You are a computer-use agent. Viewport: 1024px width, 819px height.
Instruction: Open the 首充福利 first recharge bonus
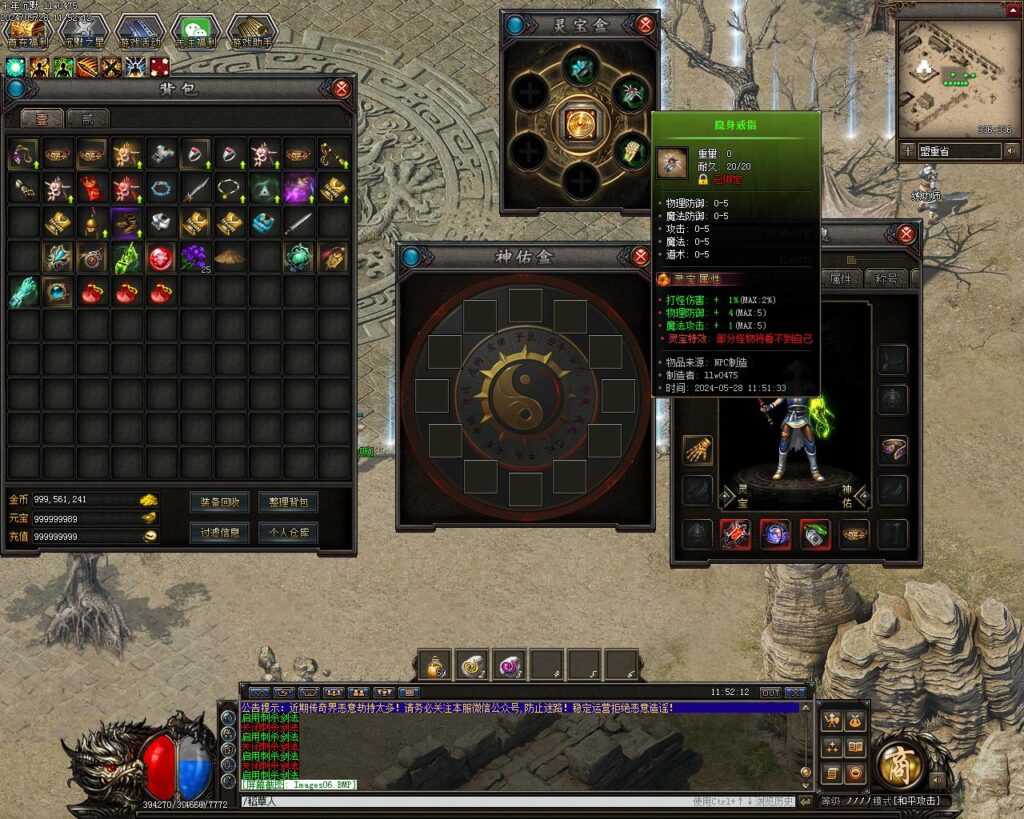28,32
